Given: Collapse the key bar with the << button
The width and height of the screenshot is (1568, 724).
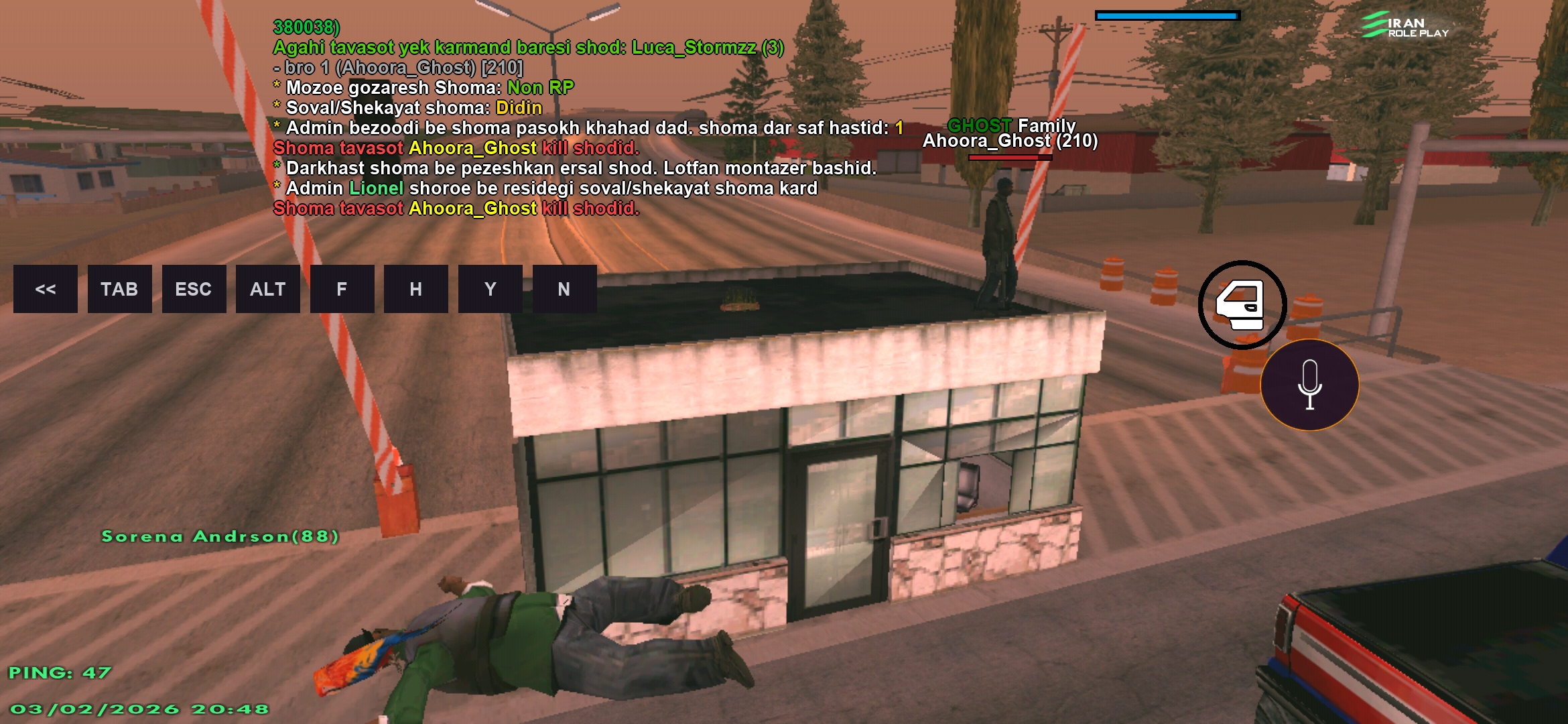Looking at the screenshot, I should [x=46, y=289].
